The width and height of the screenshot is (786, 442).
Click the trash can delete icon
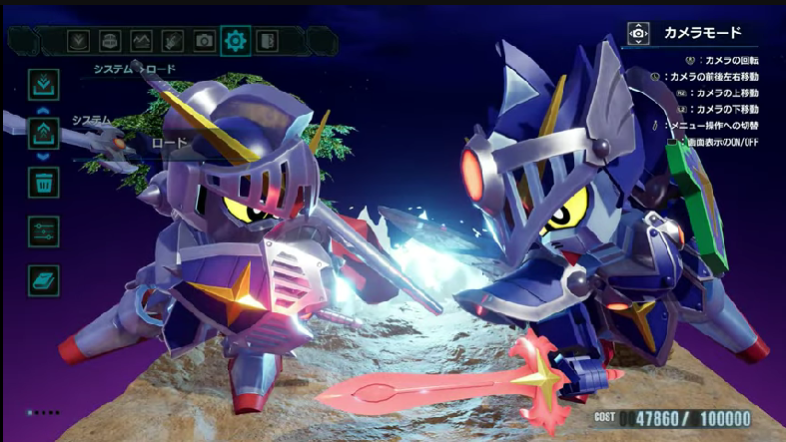tap(44, 181)
